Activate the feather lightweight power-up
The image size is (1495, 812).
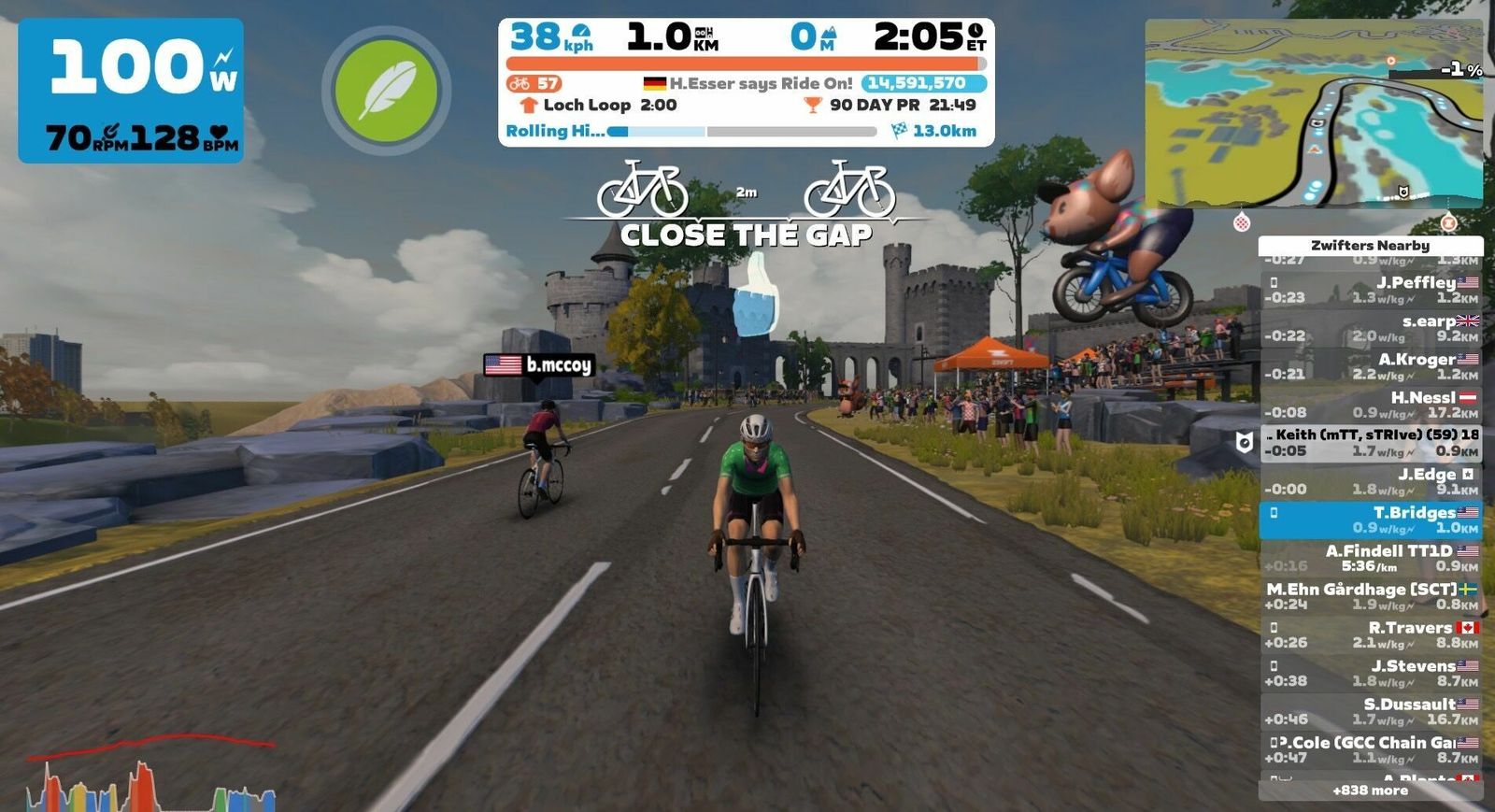click(386, 91)
